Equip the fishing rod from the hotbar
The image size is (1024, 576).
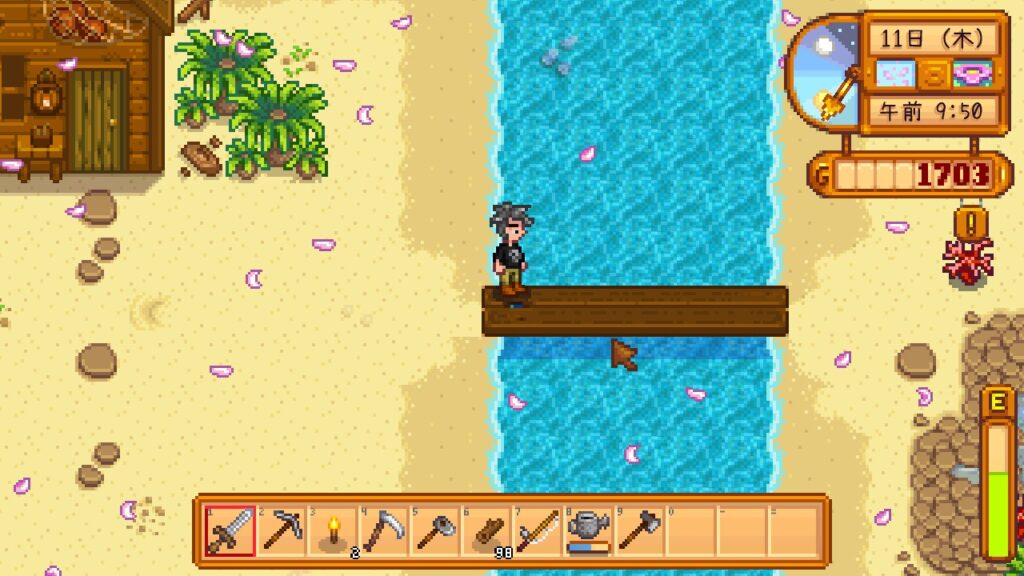click(539, 531)
